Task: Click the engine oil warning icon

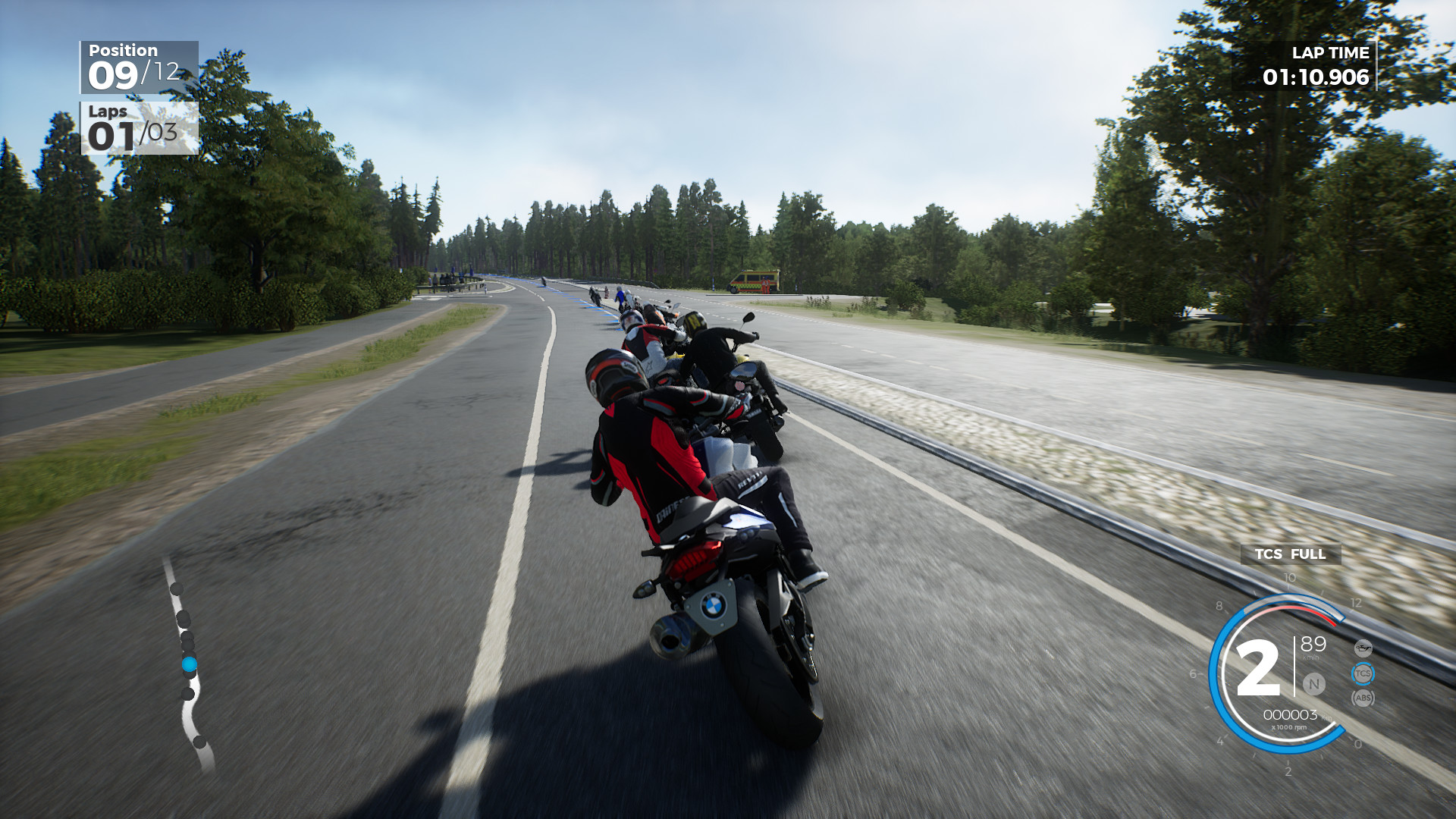Action: coord(1363,647)
